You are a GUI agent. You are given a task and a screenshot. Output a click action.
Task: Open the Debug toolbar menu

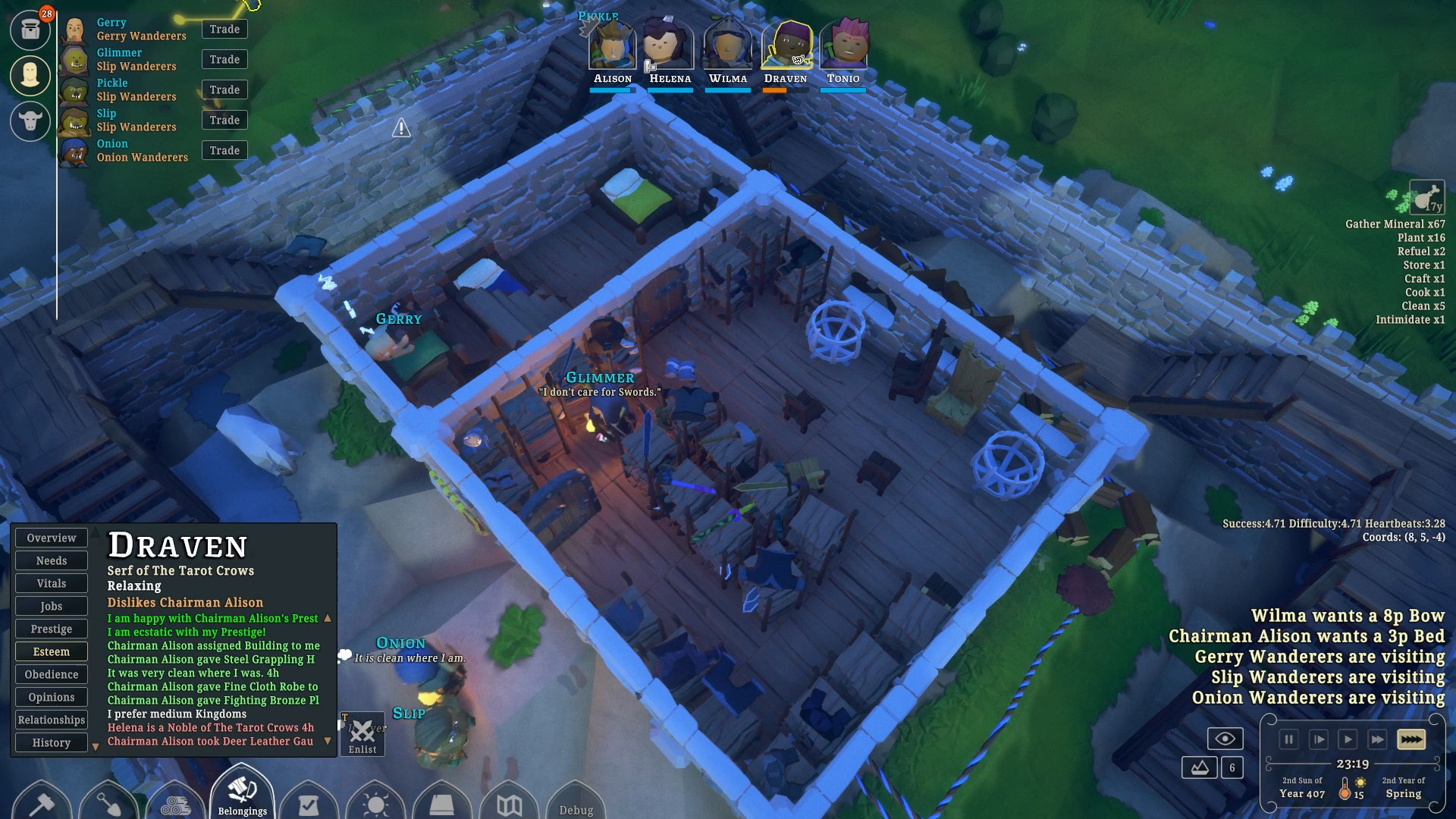(576, 808)
